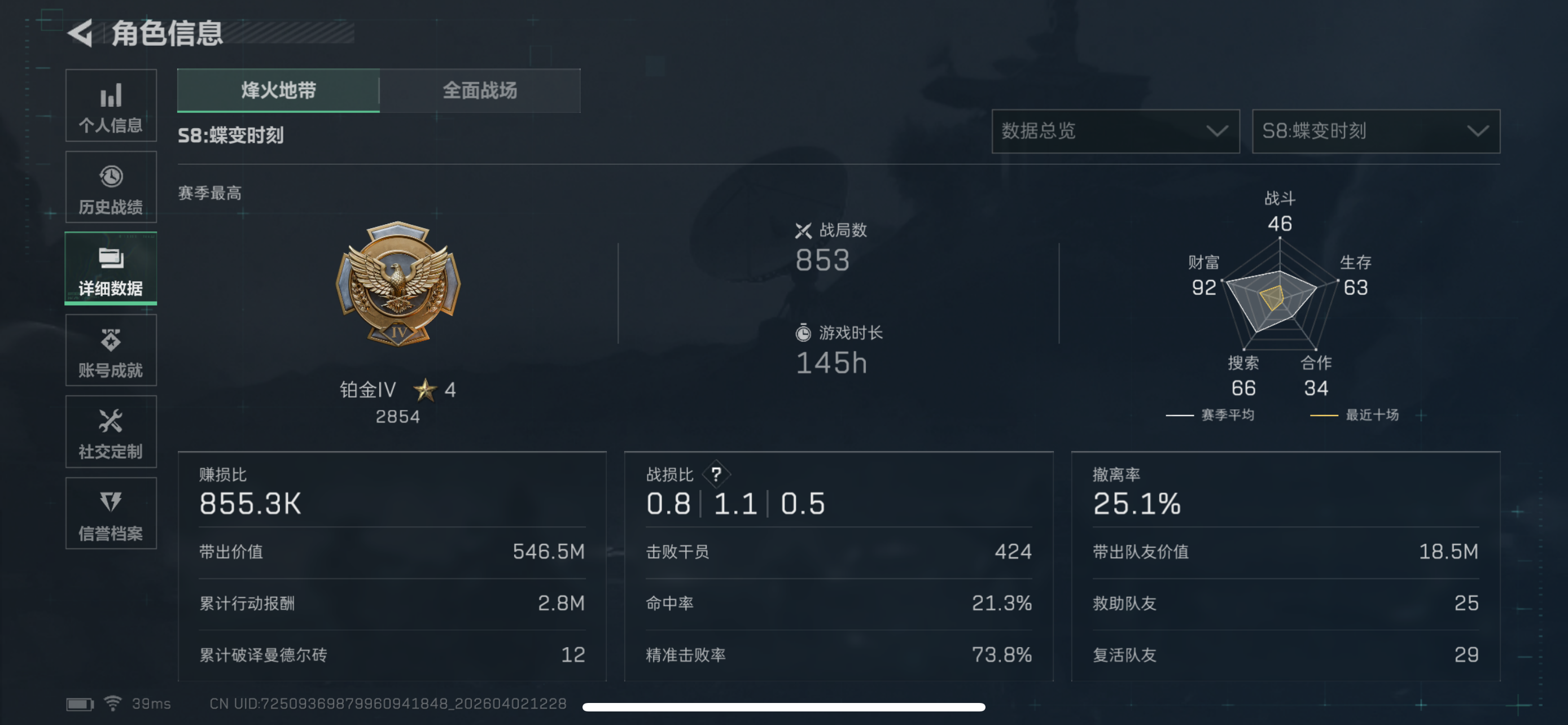Click the 游戏时长 clock icon
This screenshot has width=1568, height=725.
tap(805, 333)
